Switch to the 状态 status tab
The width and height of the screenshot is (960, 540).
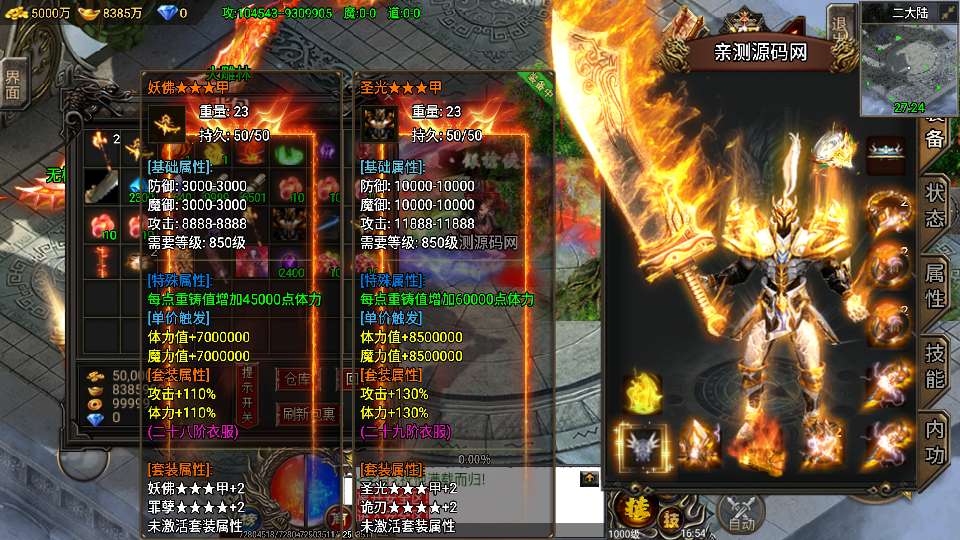point(935,205)
